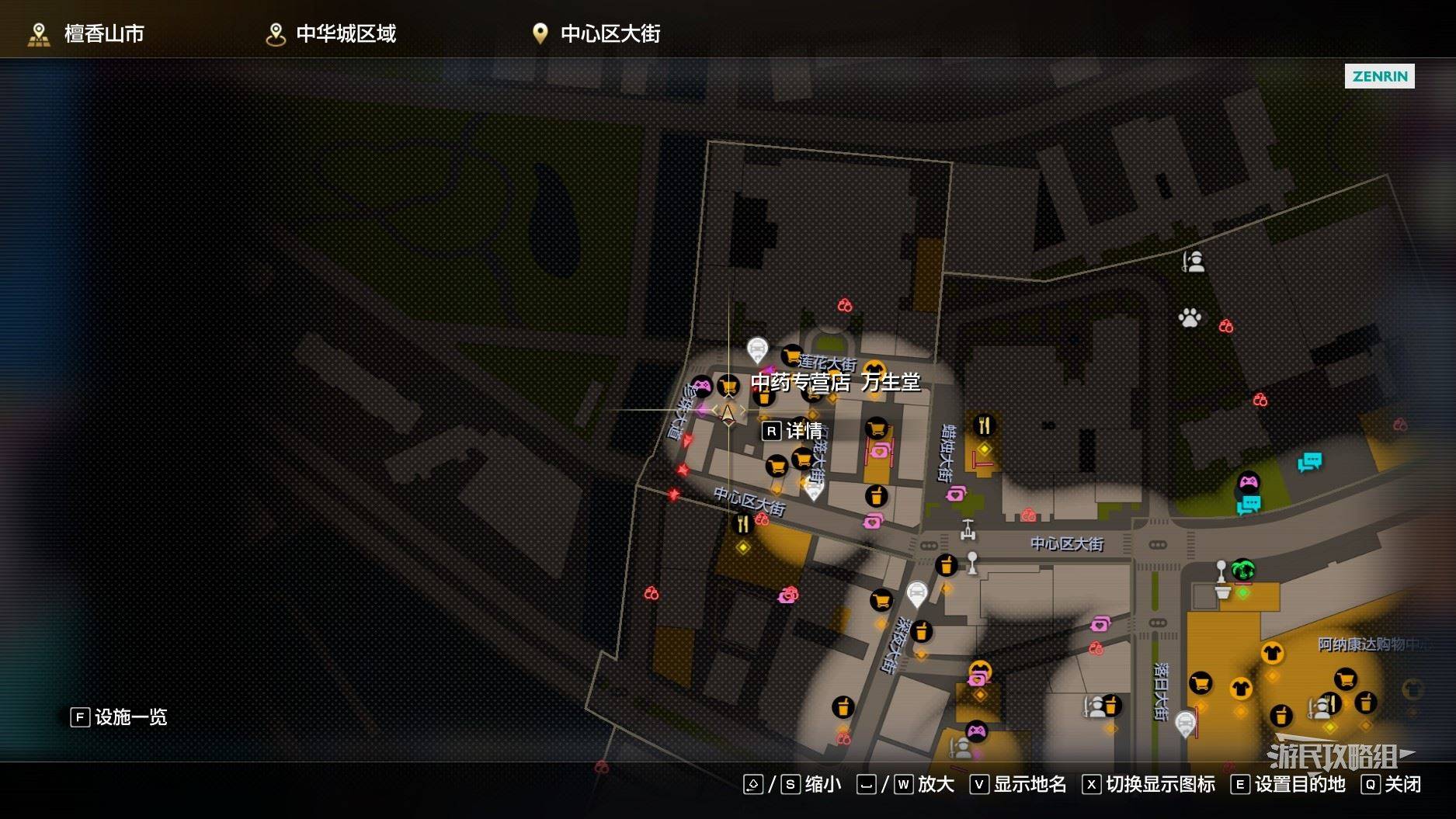Click the shopping cart marker left of the 莲花大街 label

[x=791, y=356]
